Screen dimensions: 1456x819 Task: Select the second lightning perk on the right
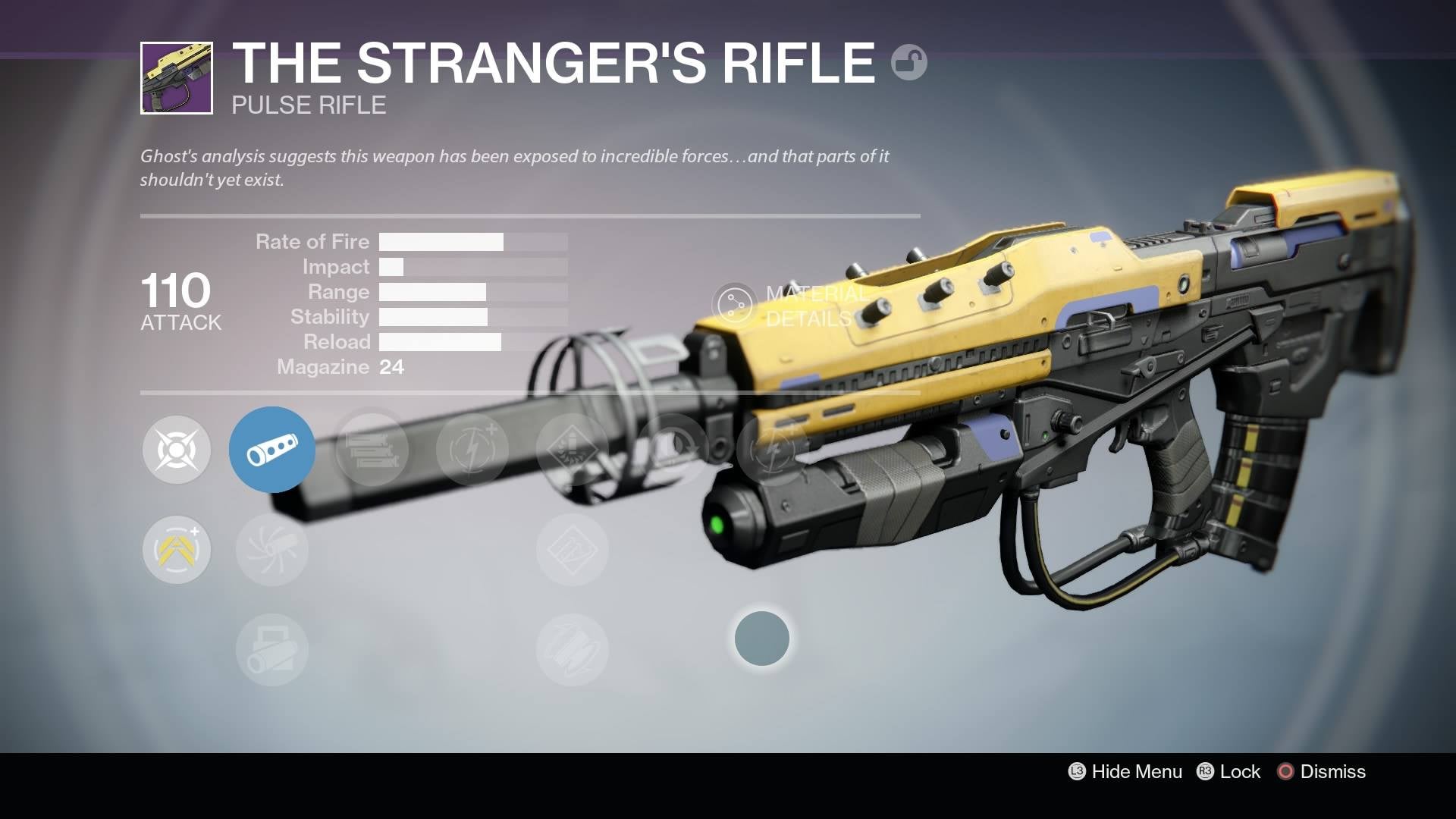(772, 449)
